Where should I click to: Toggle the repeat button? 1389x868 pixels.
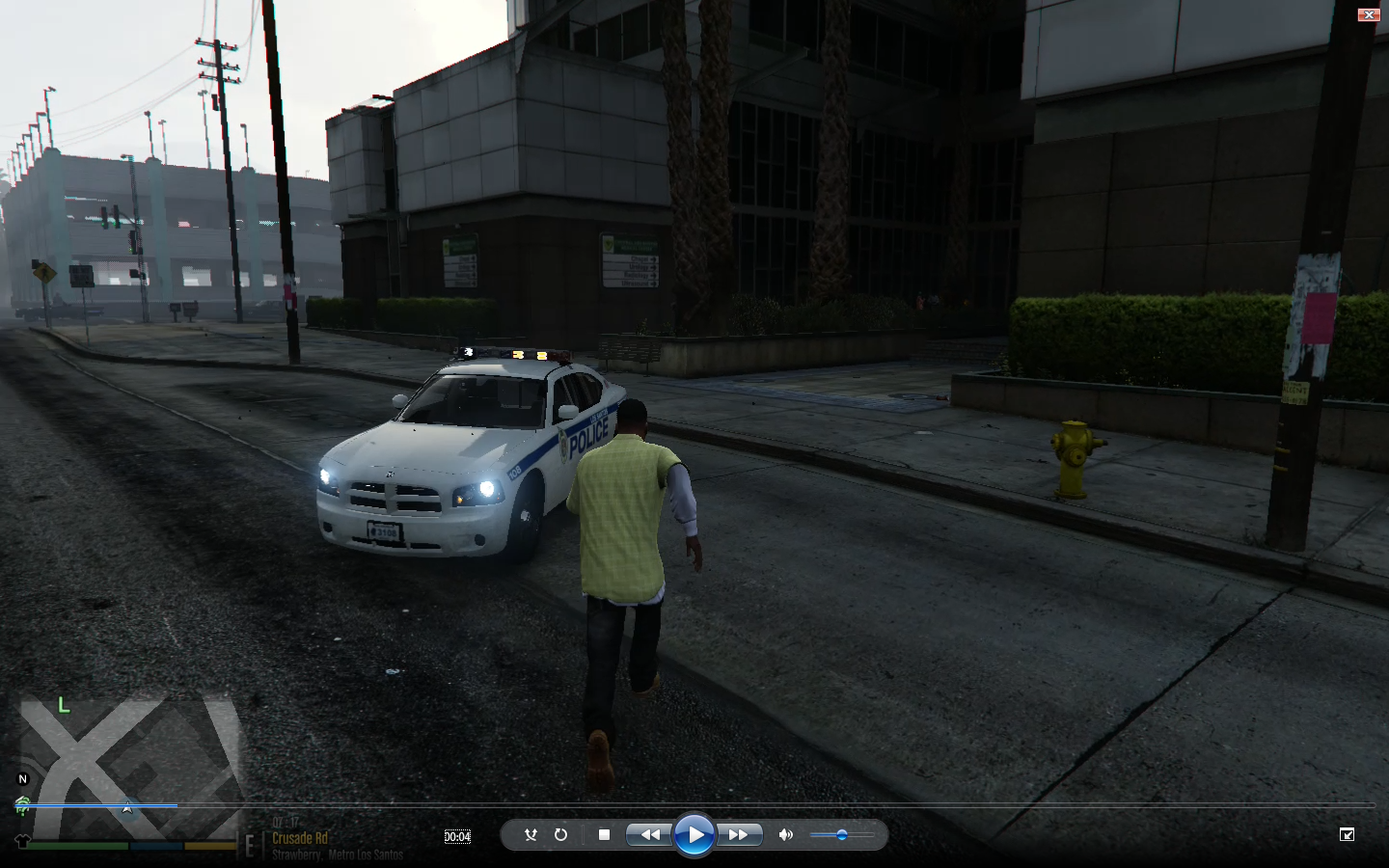click(560, 835)
